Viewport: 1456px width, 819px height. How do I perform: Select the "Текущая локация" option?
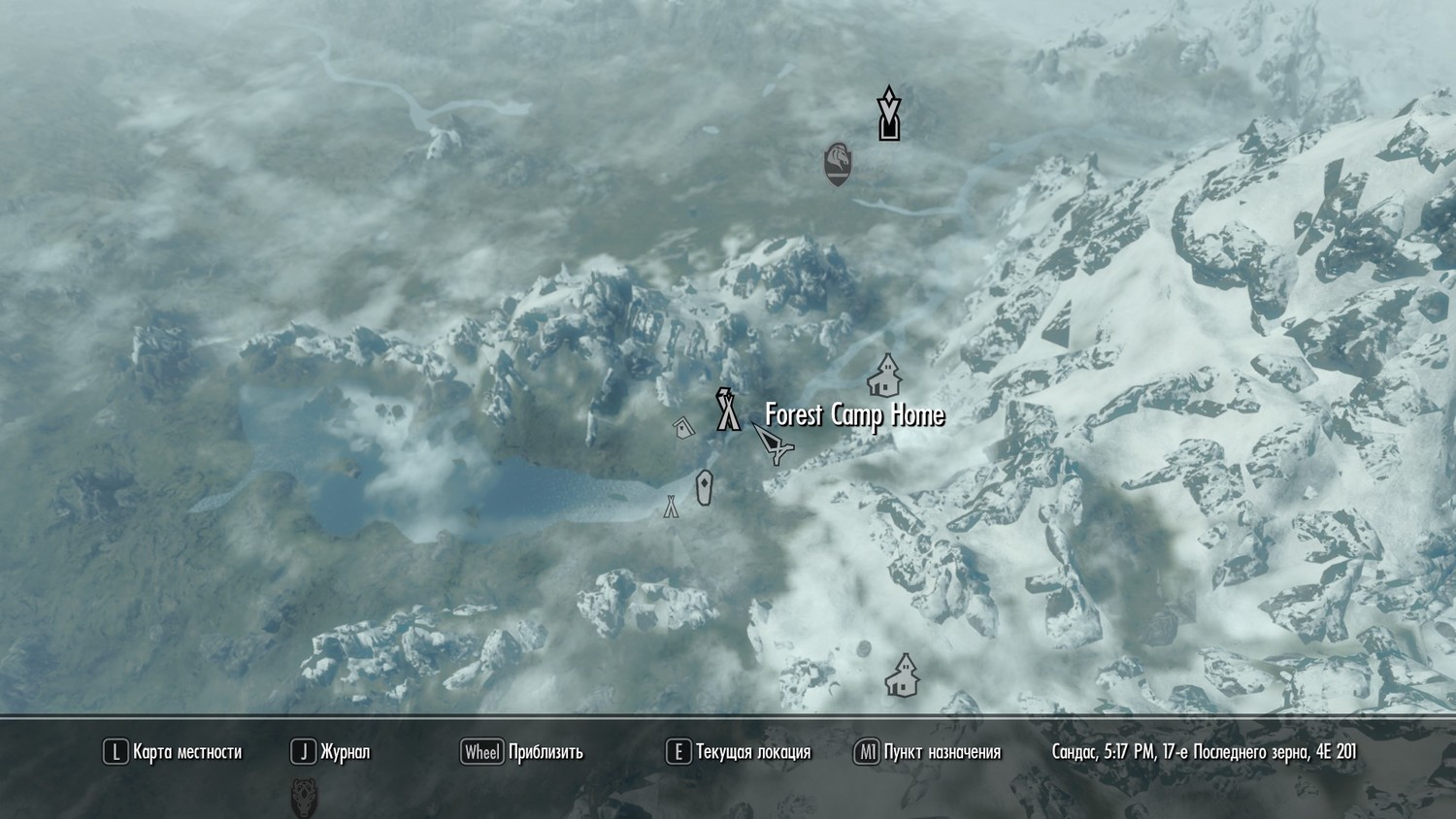tap(752, 751)
